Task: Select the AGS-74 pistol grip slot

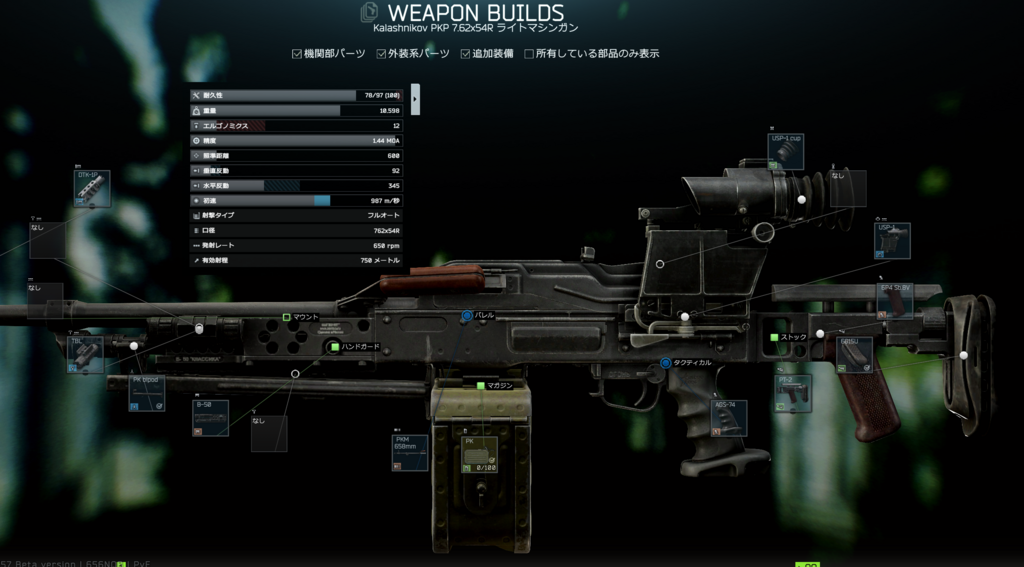Action: click(728, 418)
